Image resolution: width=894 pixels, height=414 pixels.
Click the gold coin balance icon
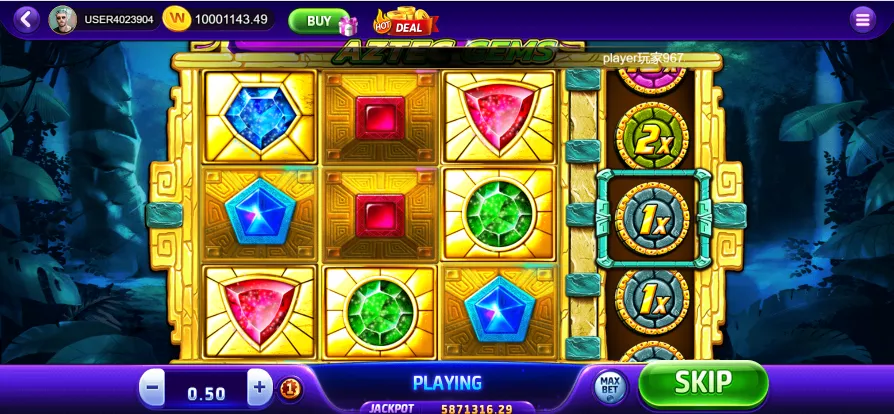click(x=176, y=19)
